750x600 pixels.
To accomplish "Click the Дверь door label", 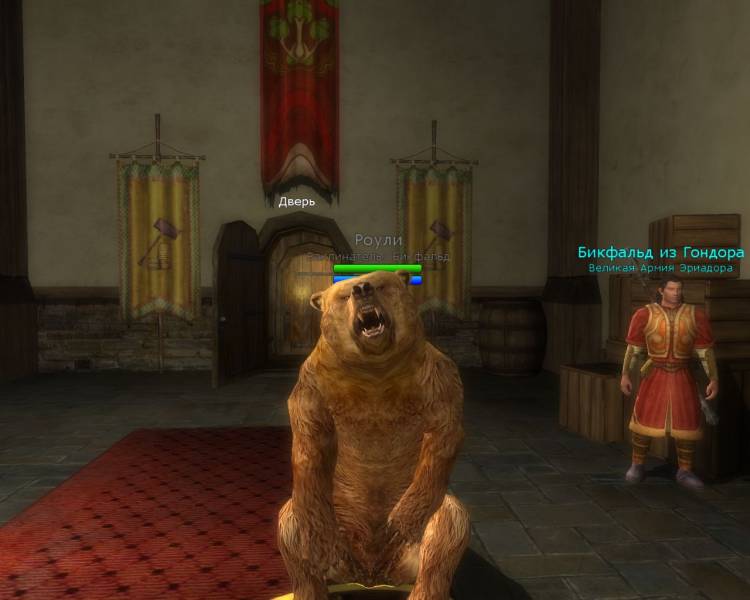I will (296, 201).
